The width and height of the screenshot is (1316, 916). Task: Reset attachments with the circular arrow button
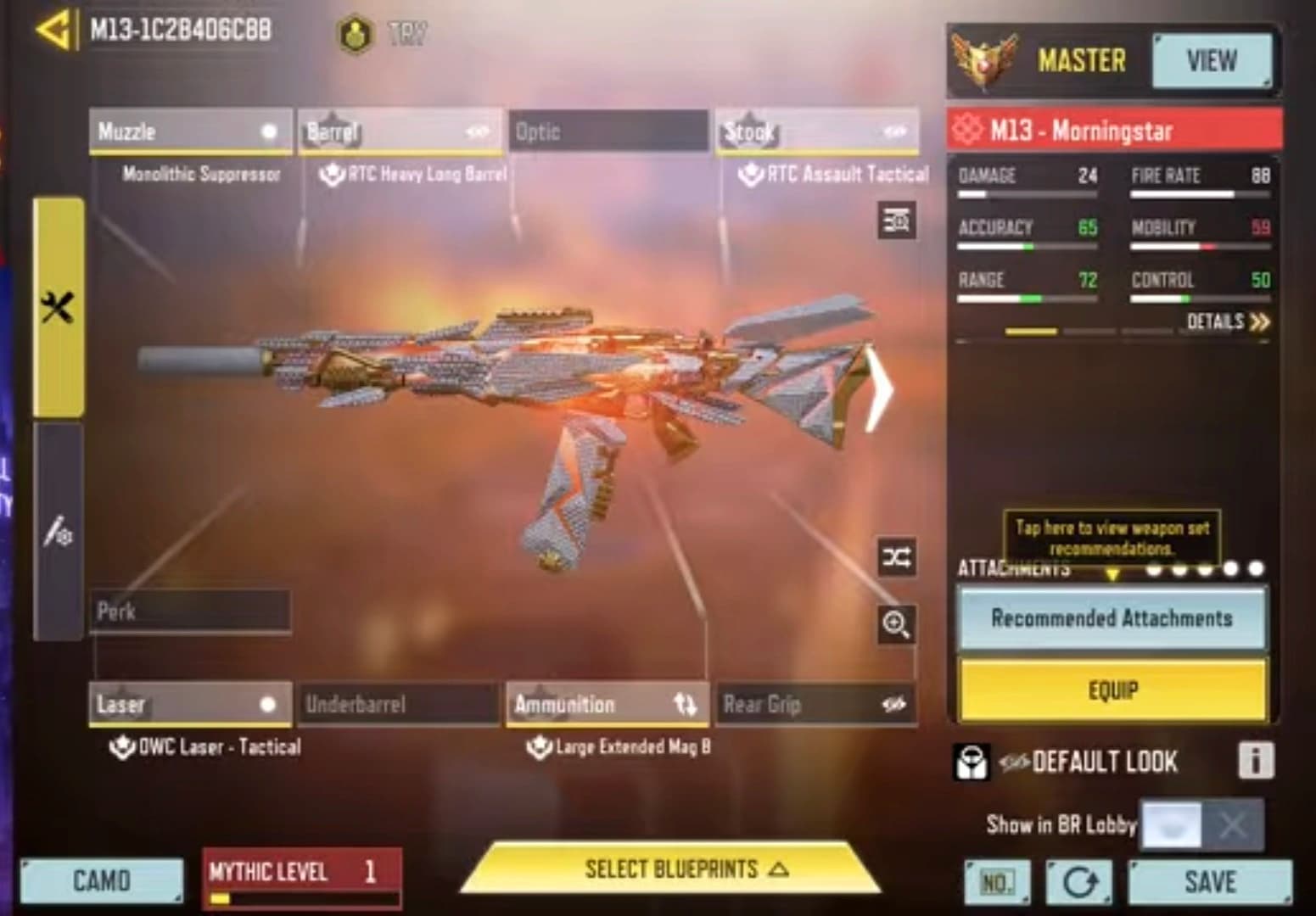(x=1078, y=882)
